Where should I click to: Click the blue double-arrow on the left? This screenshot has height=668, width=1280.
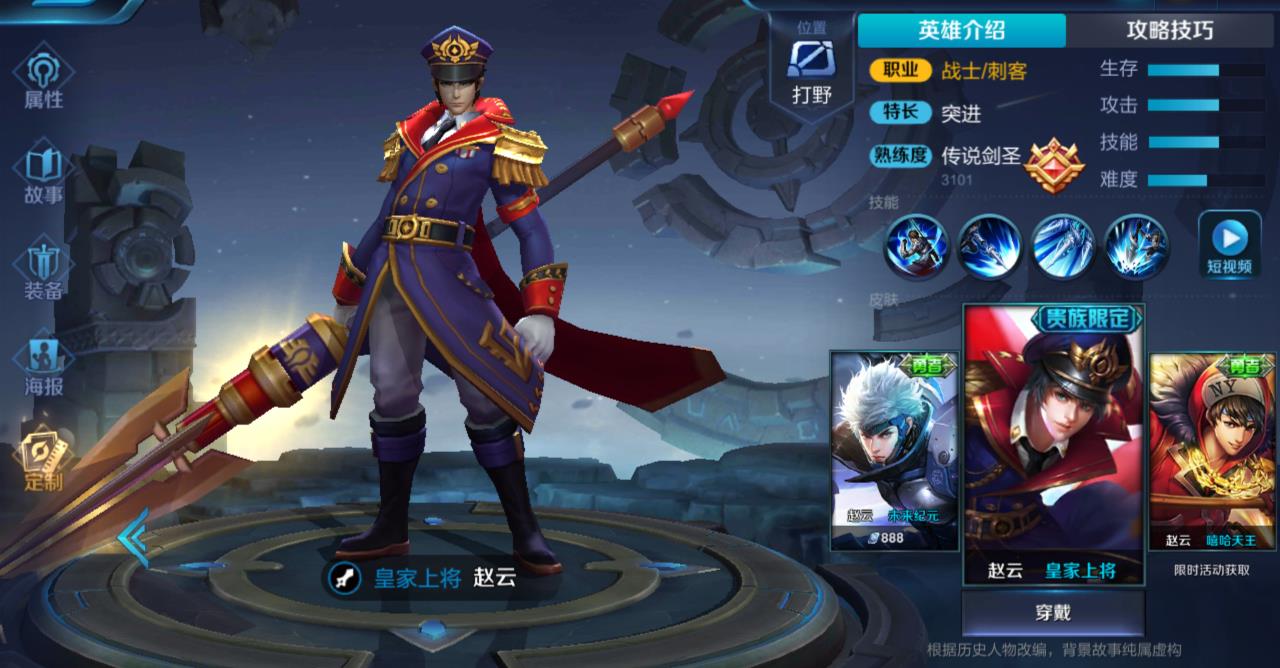[x=133, y=537]
